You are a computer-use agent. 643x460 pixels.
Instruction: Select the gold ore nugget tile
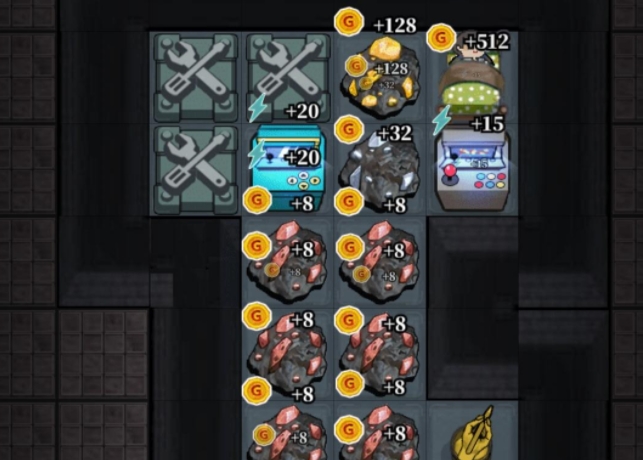tap(381, 74)
